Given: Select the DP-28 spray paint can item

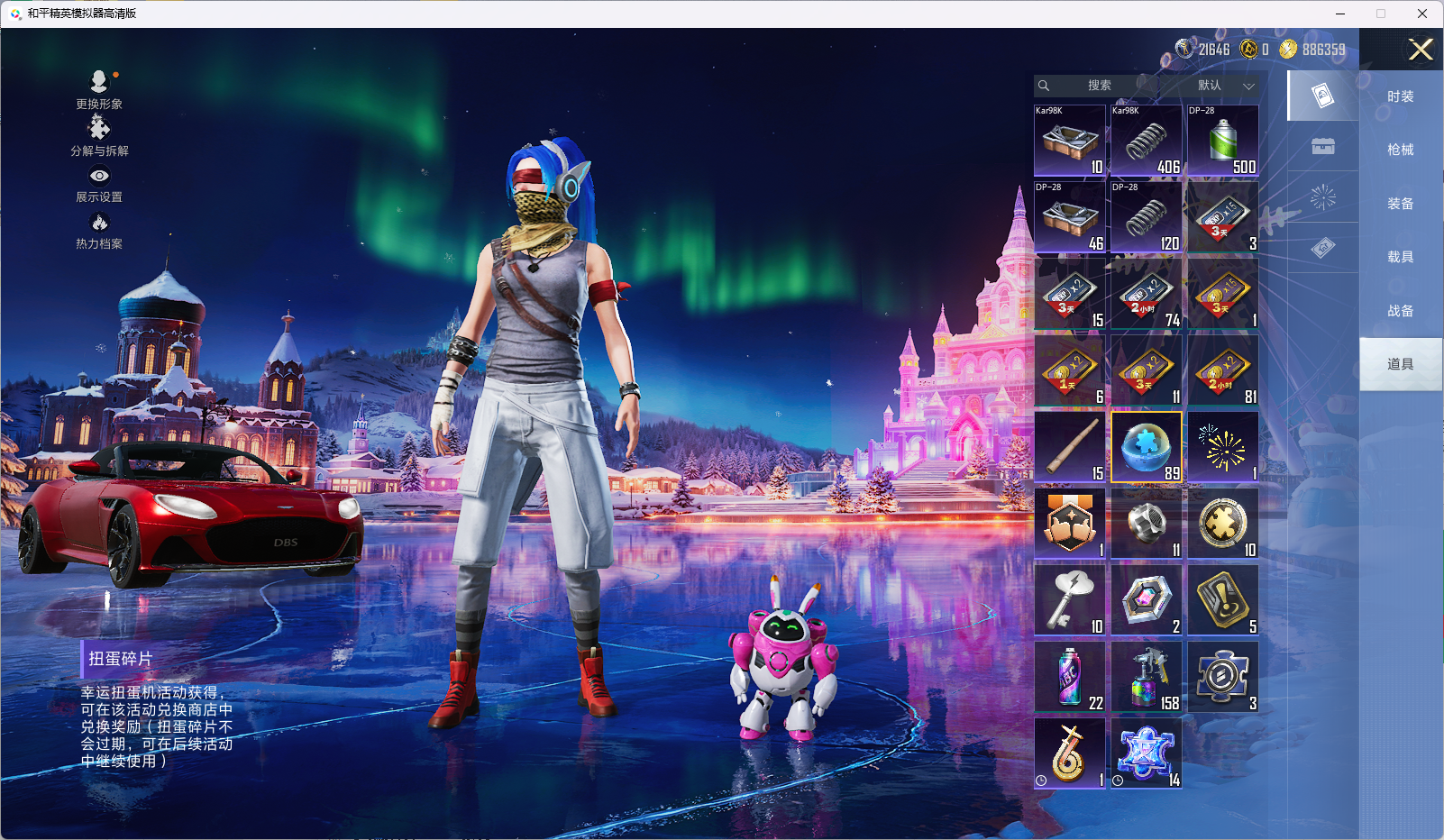Looking at the screenshot, I should [1222, 141].
